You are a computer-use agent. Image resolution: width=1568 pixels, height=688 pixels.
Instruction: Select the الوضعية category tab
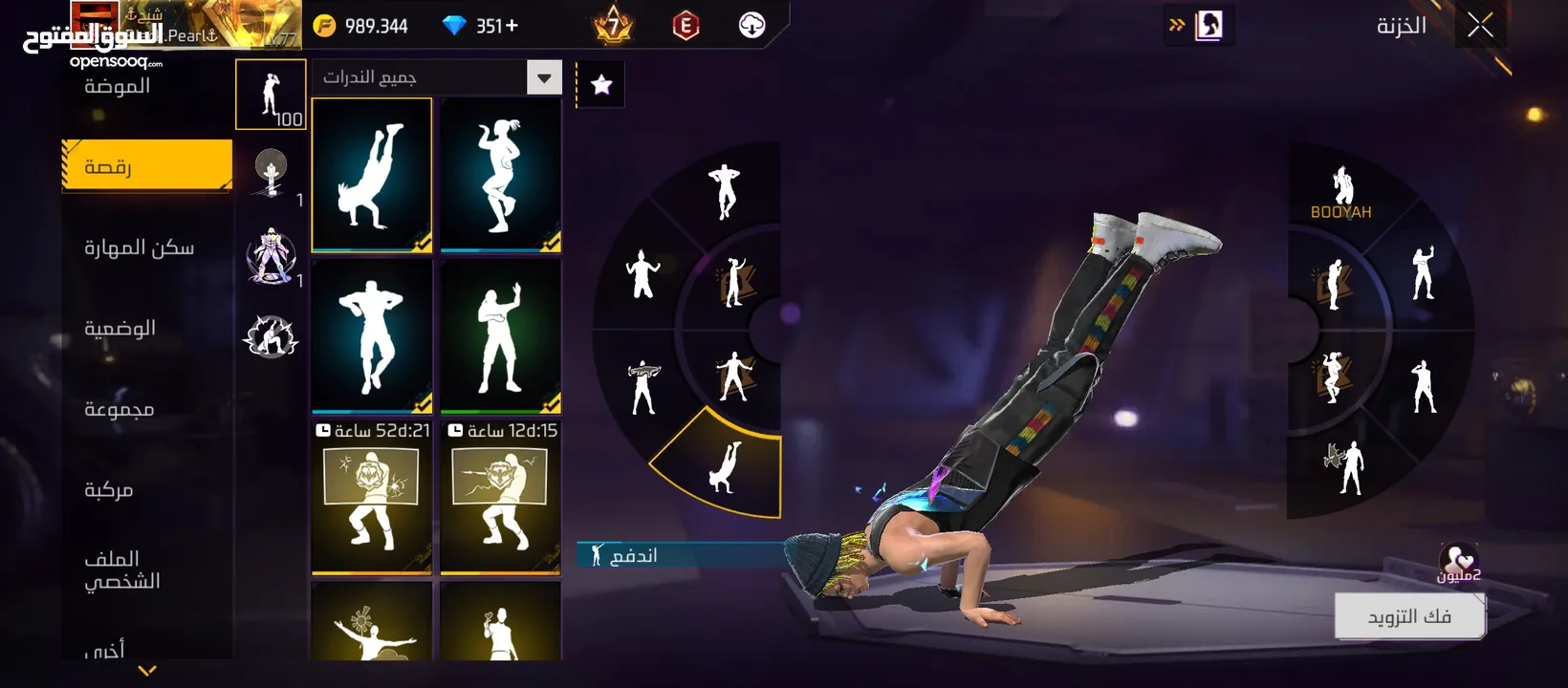(120, 329)
